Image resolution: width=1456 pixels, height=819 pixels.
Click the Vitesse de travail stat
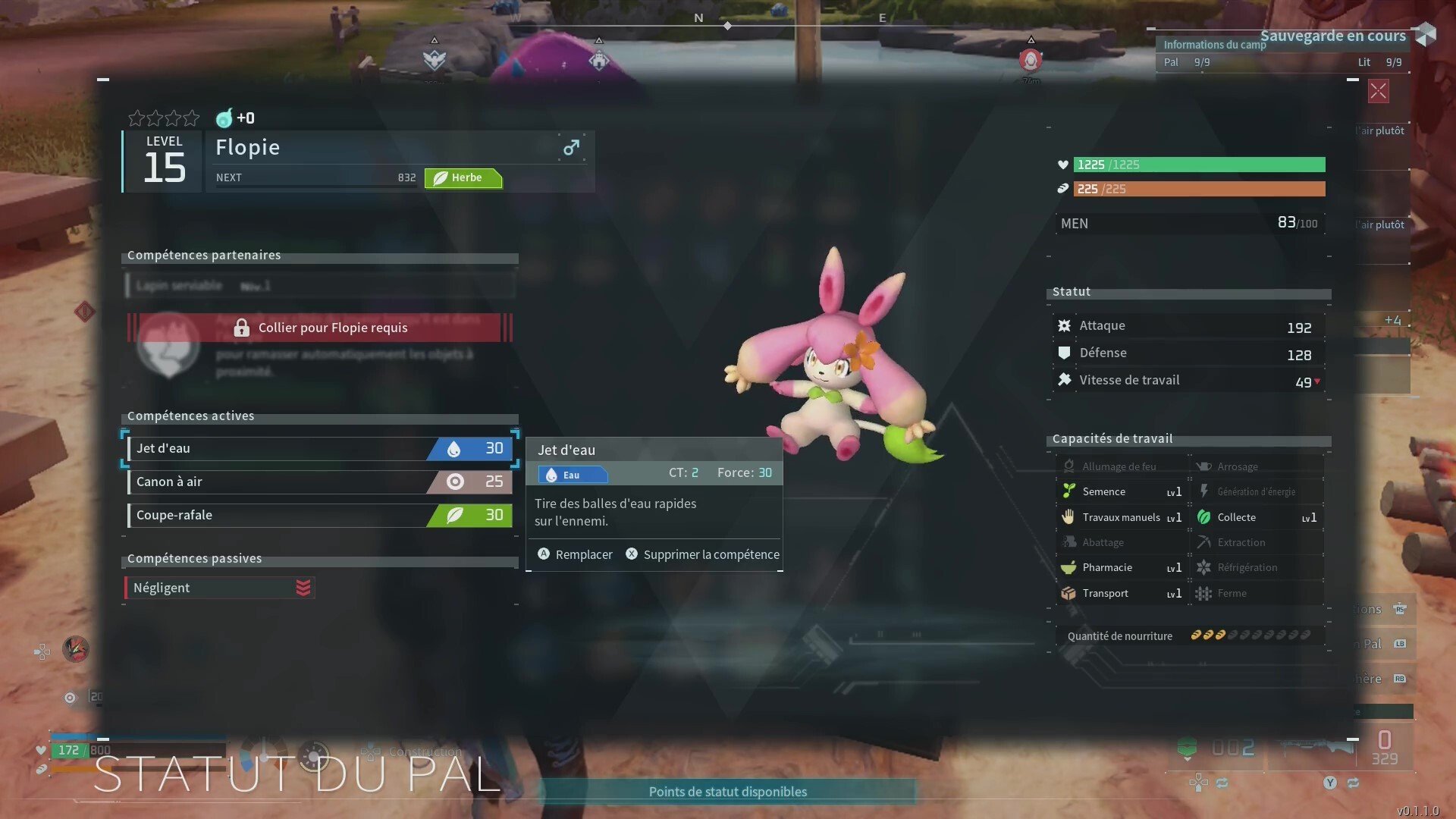1188,381
